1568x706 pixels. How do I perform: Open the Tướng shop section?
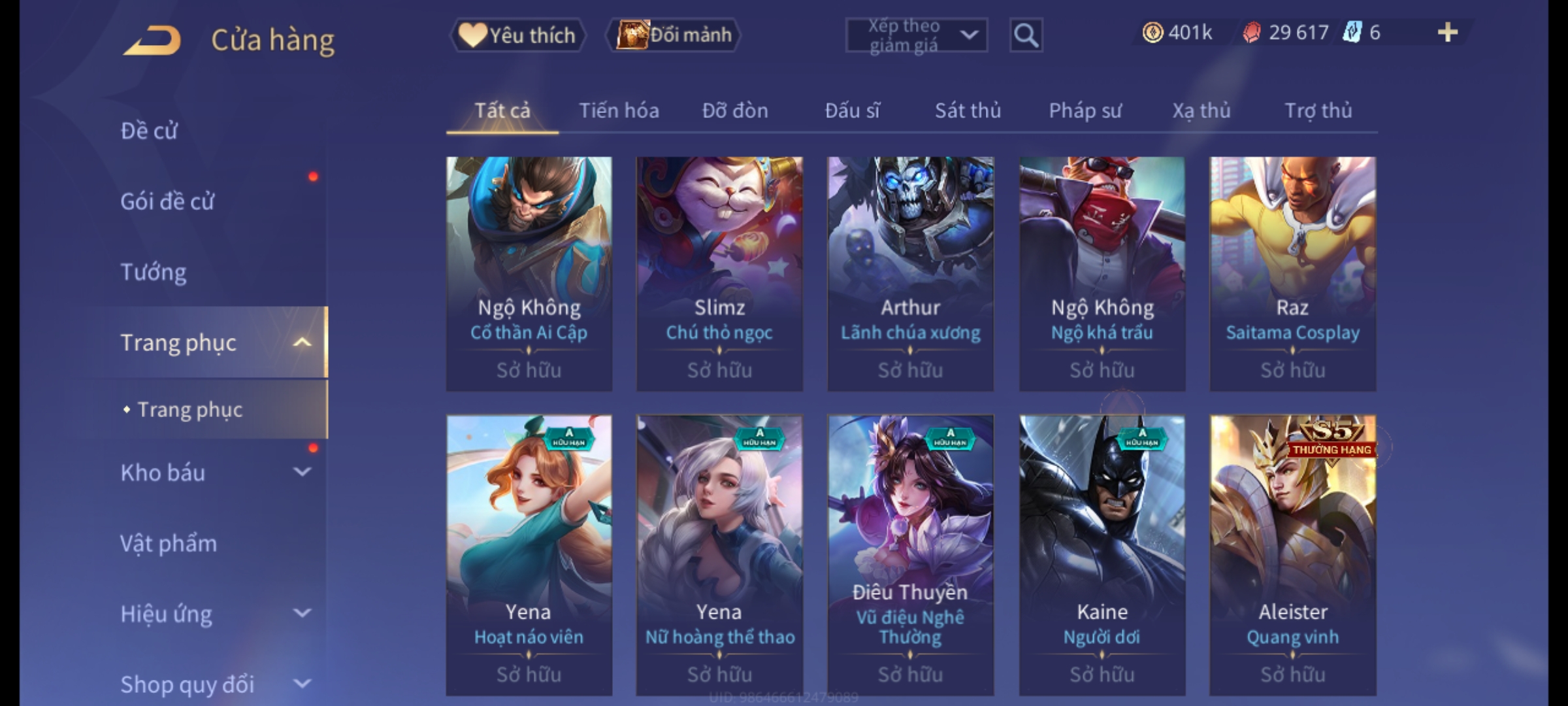tap(154, 272)
